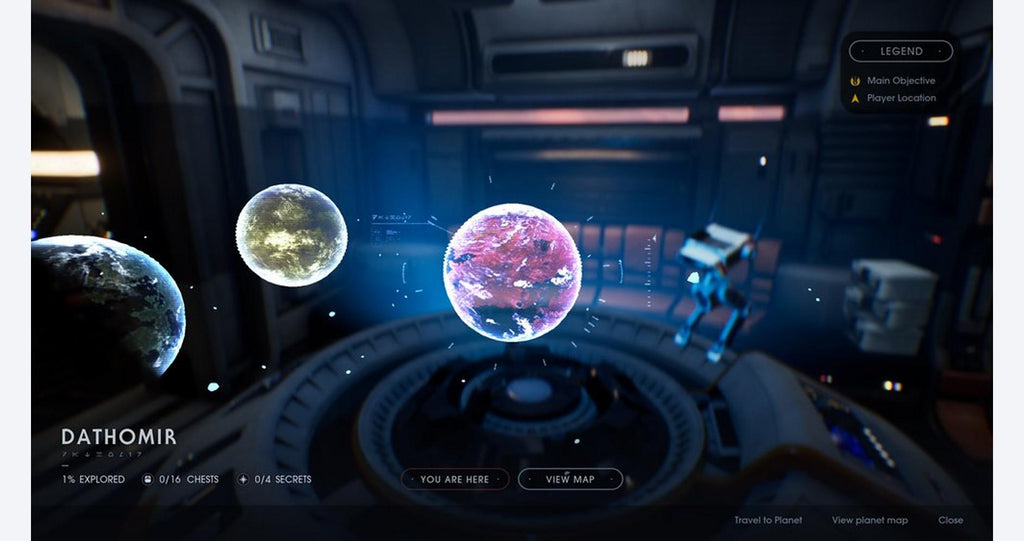The height and width of the screenshot is (541, 1024).
Task: Close the holomap screen
Action: click(951, 520)
